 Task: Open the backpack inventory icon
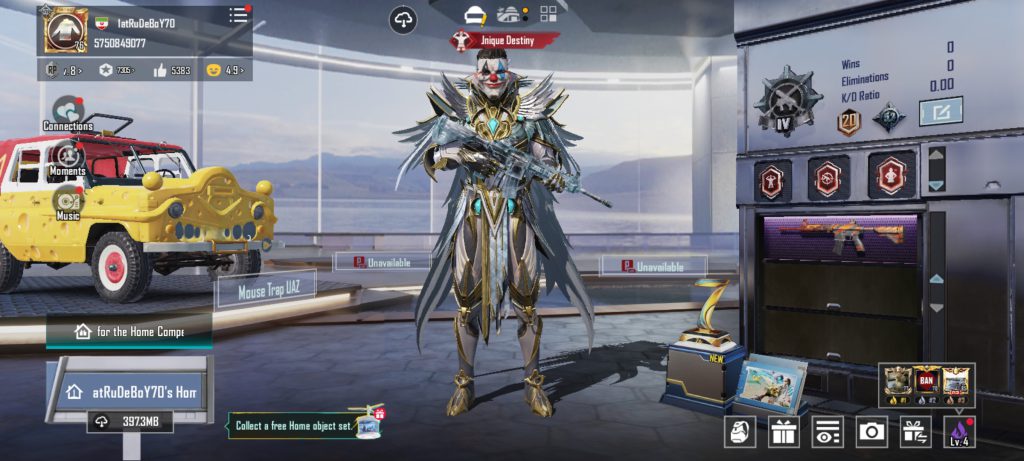740,431
